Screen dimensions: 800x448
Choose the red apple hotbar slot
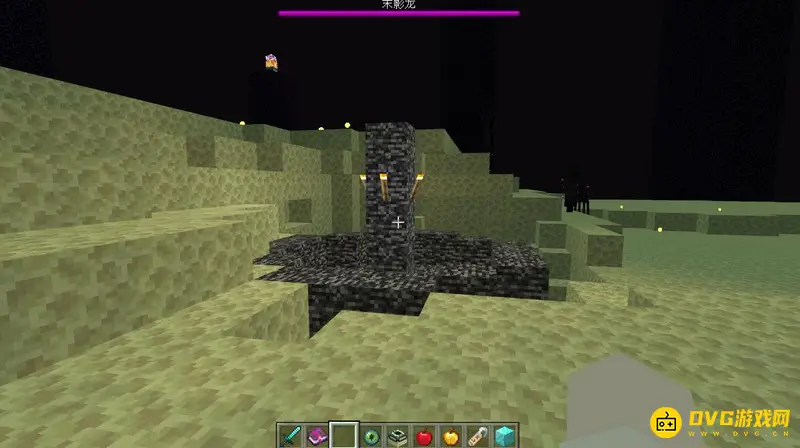tap(424, 435)
